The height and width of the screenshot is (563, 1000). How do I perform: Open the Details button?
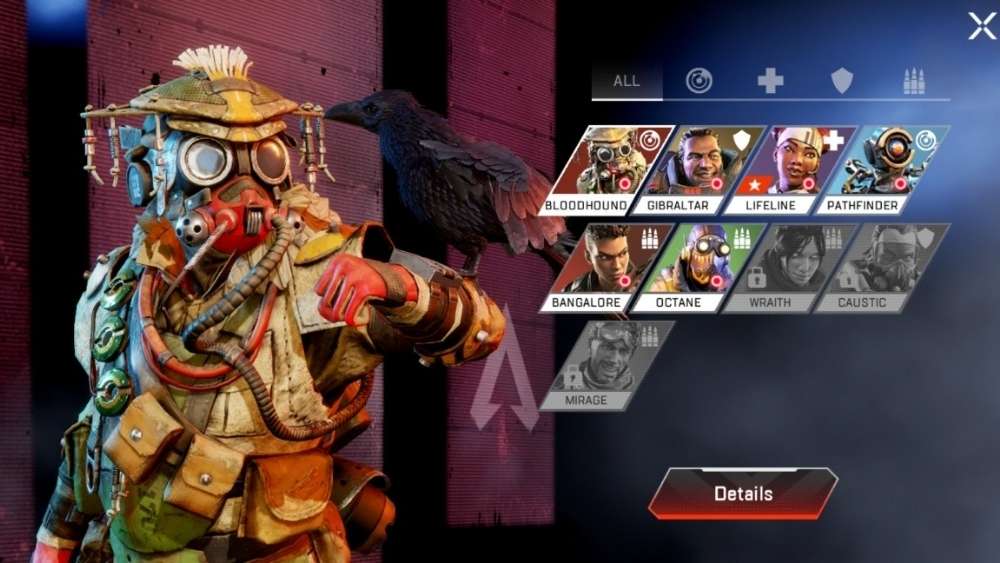click(x=742, y=493)
